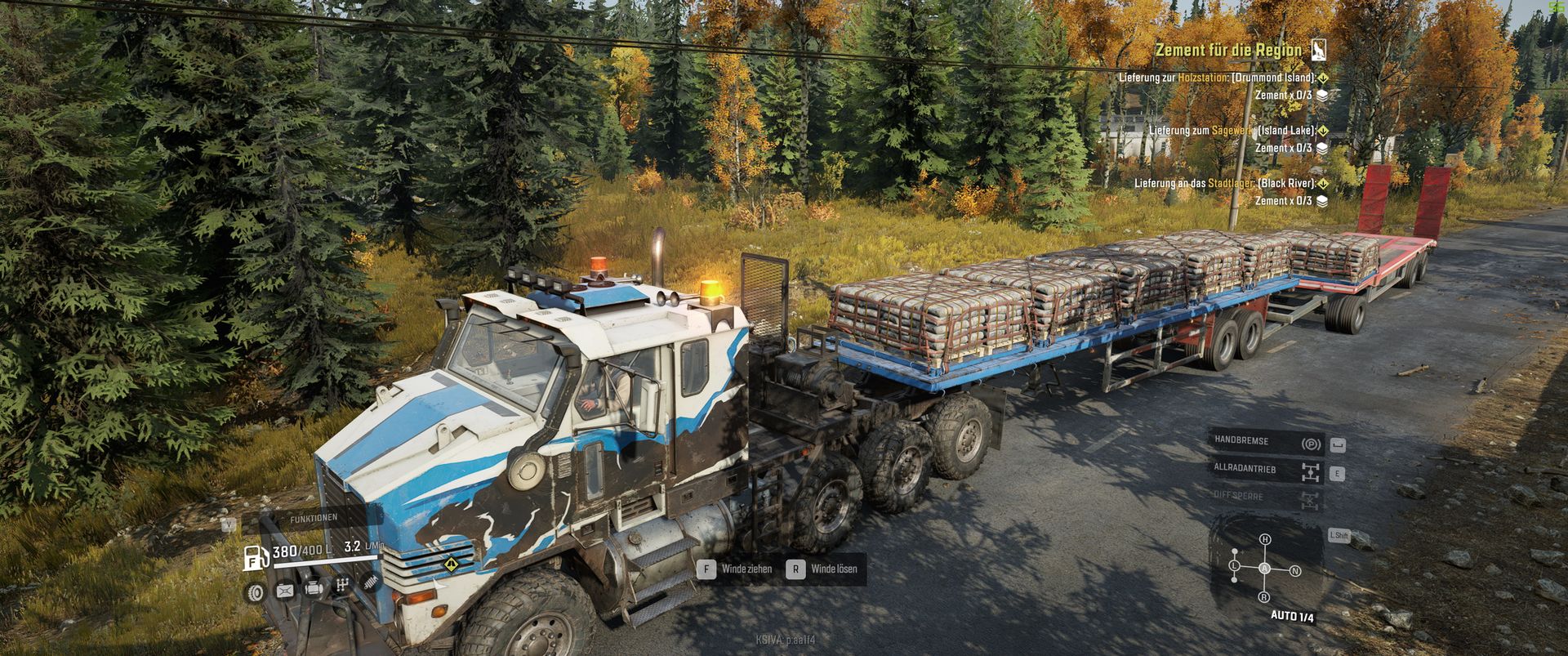The height and width of the screenshot is (656, 1568).
Task: Click the Winde lösen winch release
Action: (824, 569)
